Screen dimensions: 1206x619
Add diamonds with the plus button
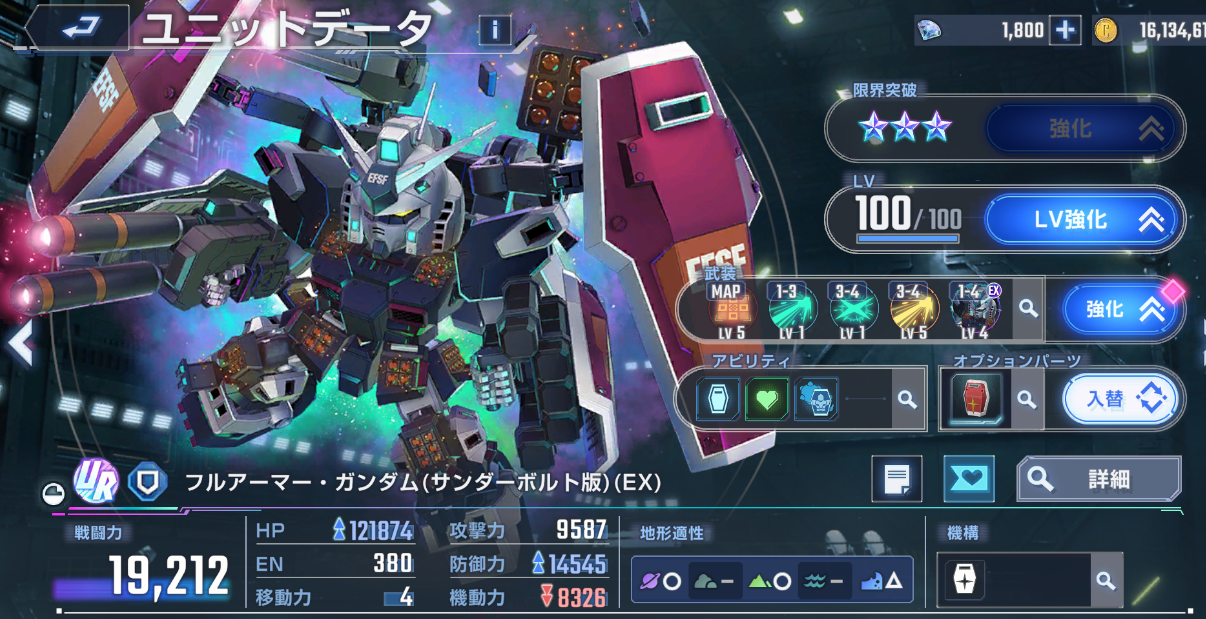pyautogui.click(x=1067, y=31)
